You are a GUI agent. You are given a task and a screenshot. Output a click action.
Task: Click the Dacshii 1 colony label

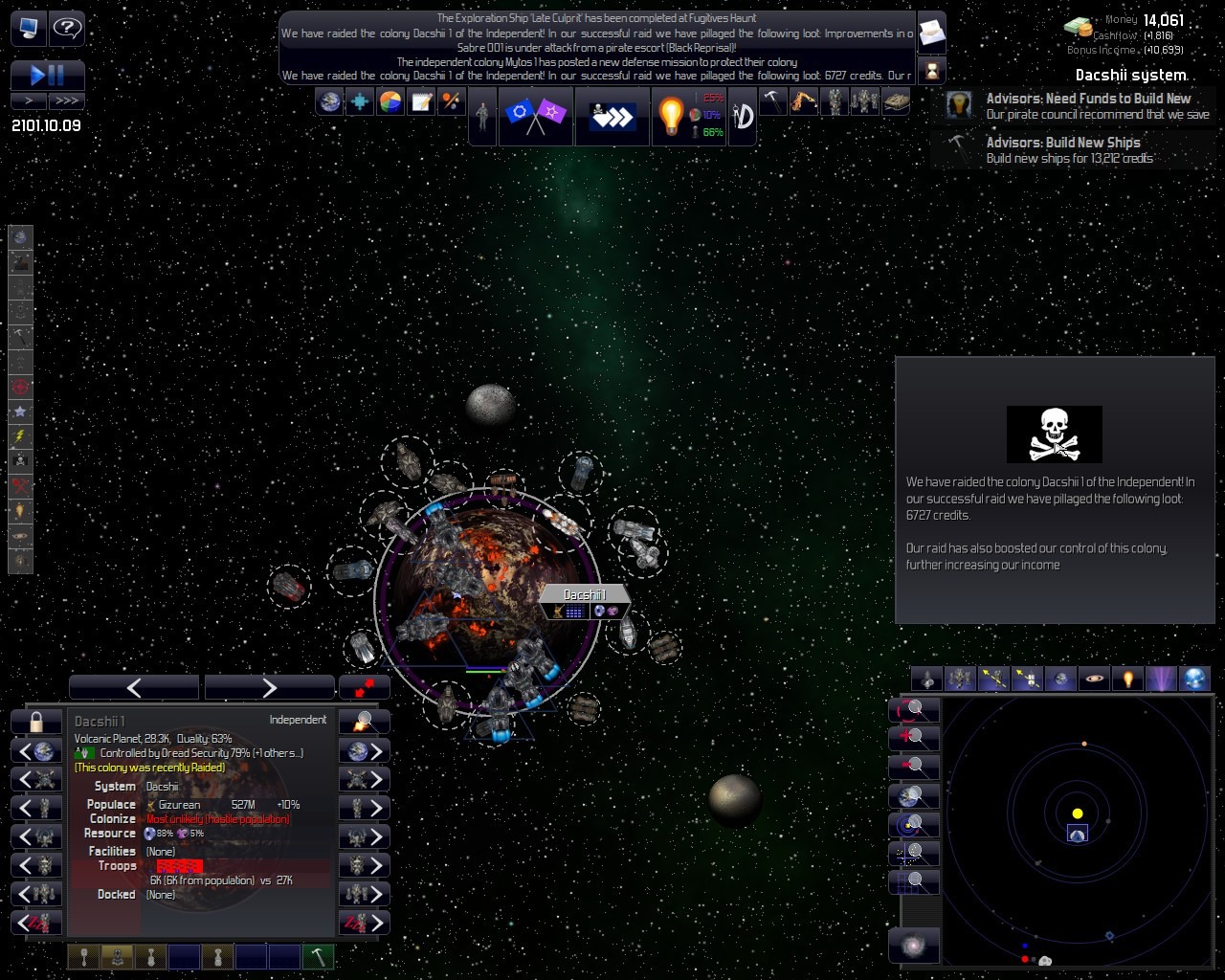click(x=585, y=595)
